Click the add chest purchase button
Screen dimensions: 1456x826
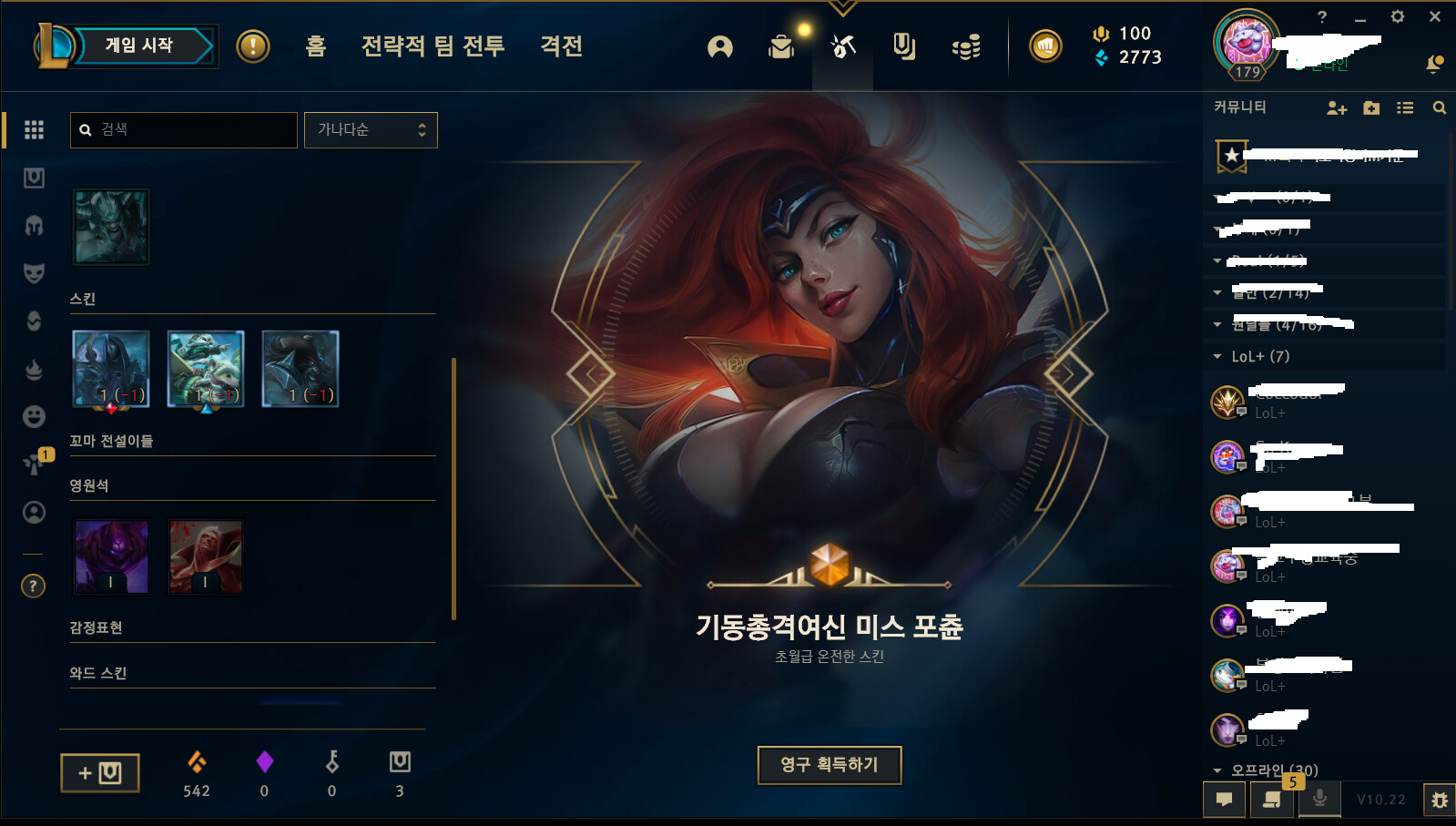point(100,772)
